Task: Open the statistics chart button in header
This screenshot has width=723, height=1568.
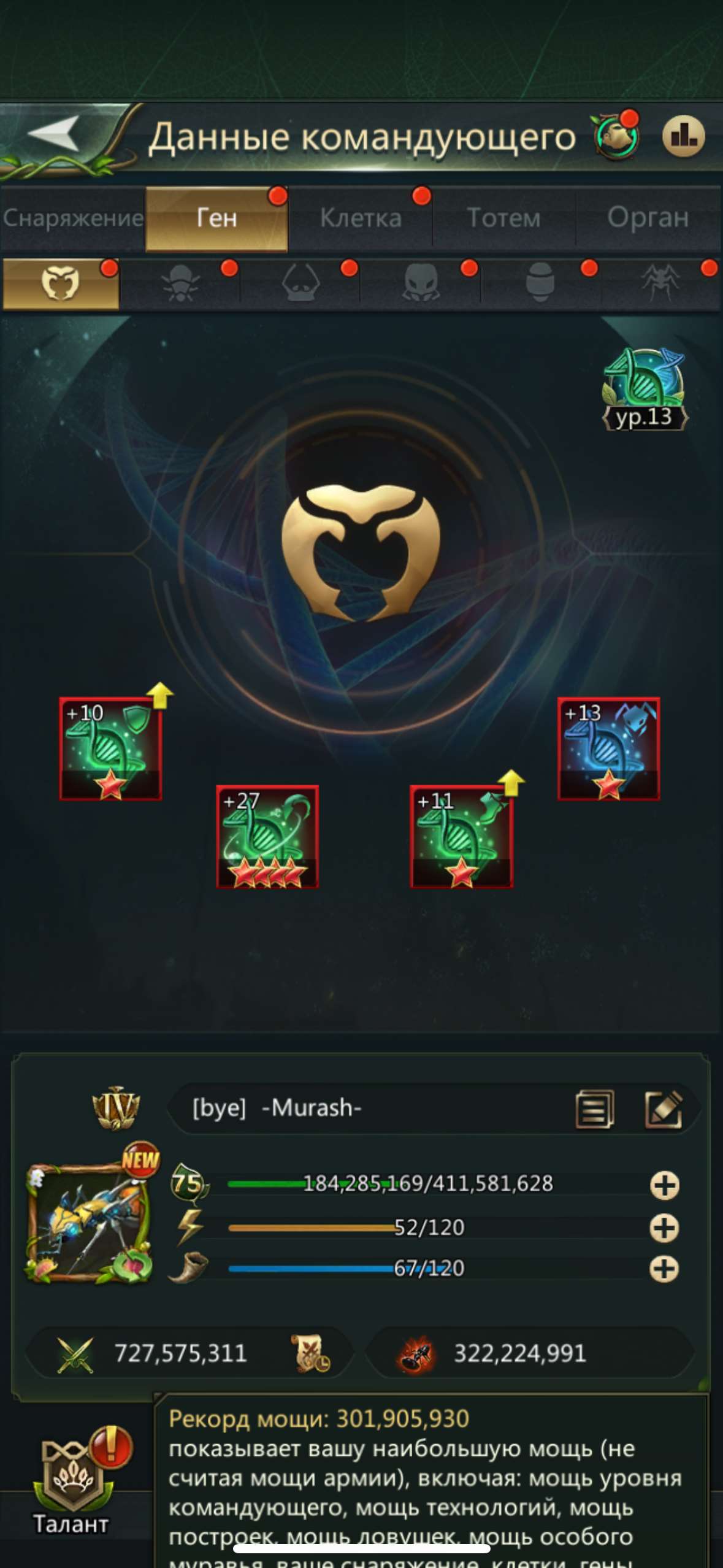Action: [683, 136]
